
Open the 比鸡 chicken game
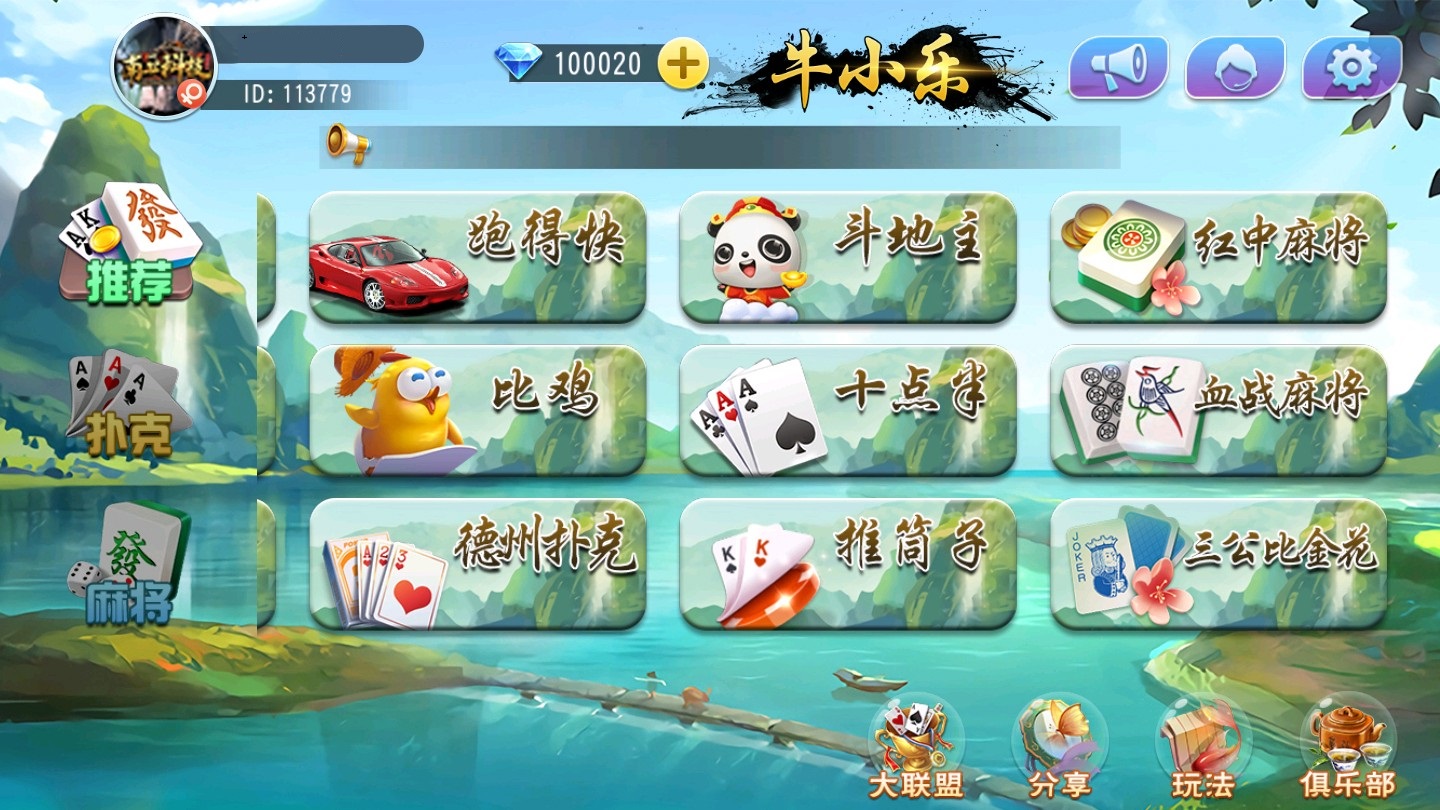point(478,410)
